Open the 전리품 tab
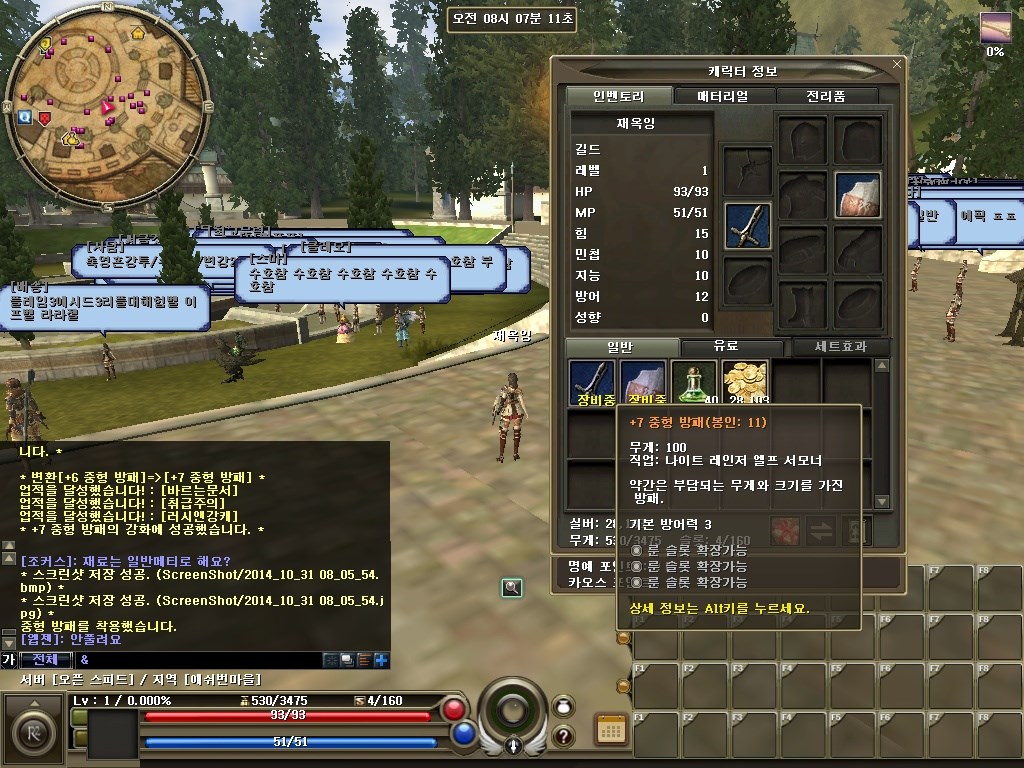 (x=825, y=96)
